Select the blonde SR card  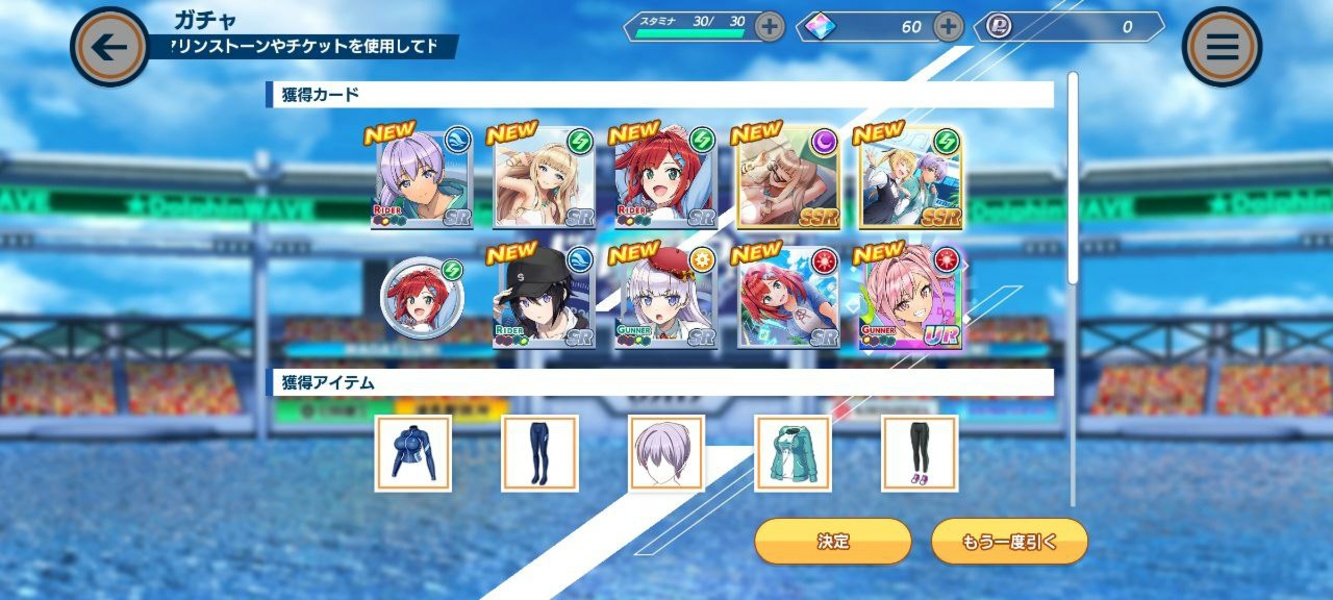544,180
